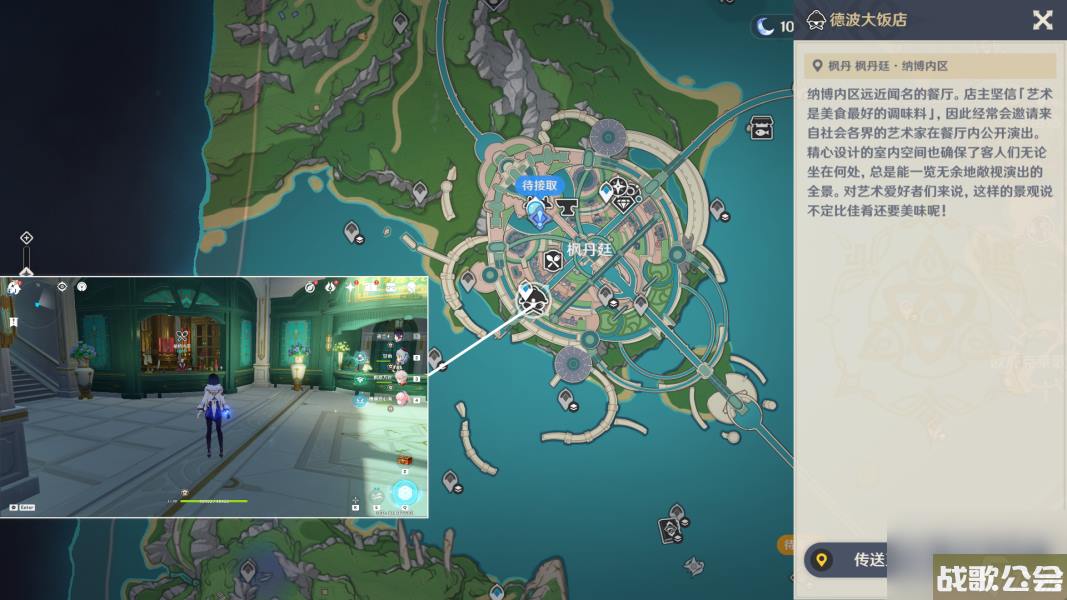The height and width of the screenshot is (600, 1067).
Task: Close the 德波大饭店 info panel
Action: [1042, 20]
